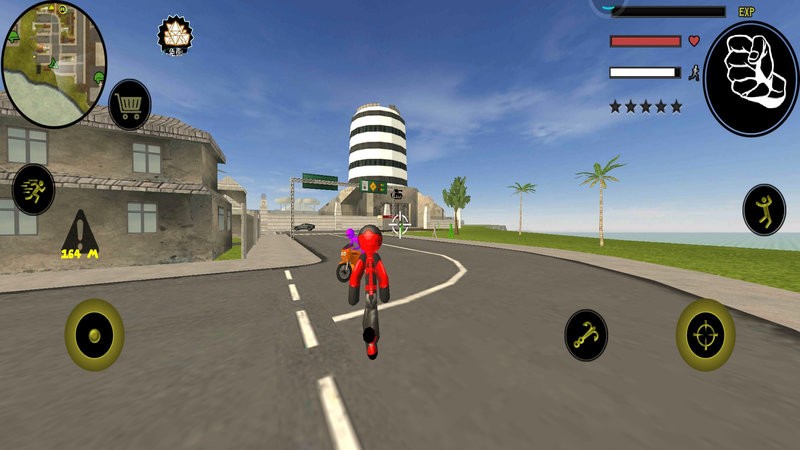Open the shopping cart store
Image resolution: width=800 pixels, height=450 pixels.
[x=129, y=104]
